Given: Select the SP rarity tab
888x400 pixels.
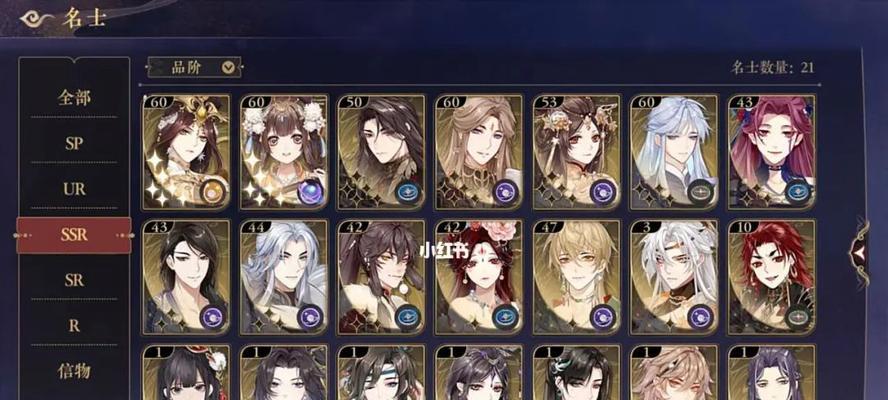Looking at the screenshot, I should coord(74,143).
